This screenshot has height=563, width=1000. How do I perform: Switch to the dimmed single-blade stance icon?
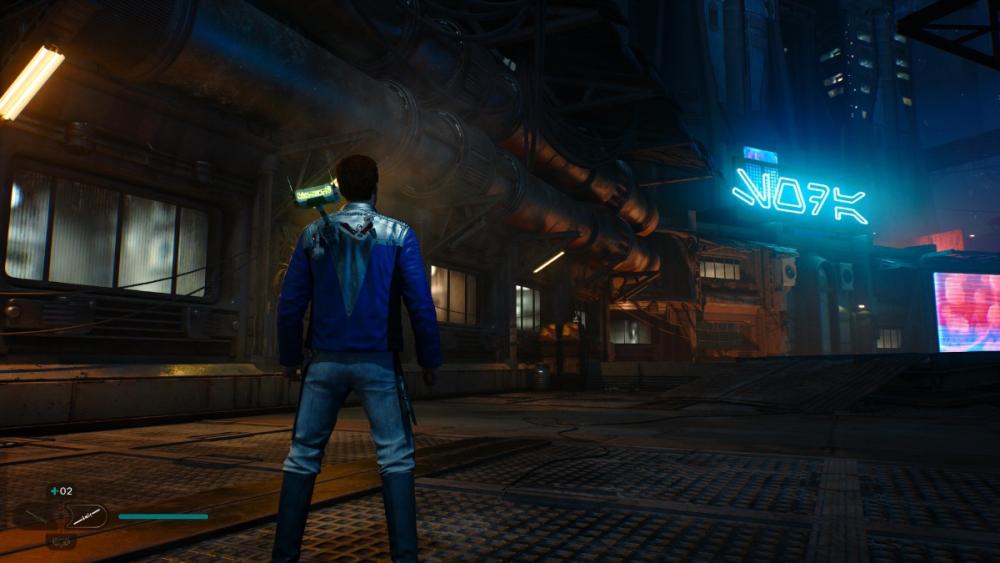36,516
